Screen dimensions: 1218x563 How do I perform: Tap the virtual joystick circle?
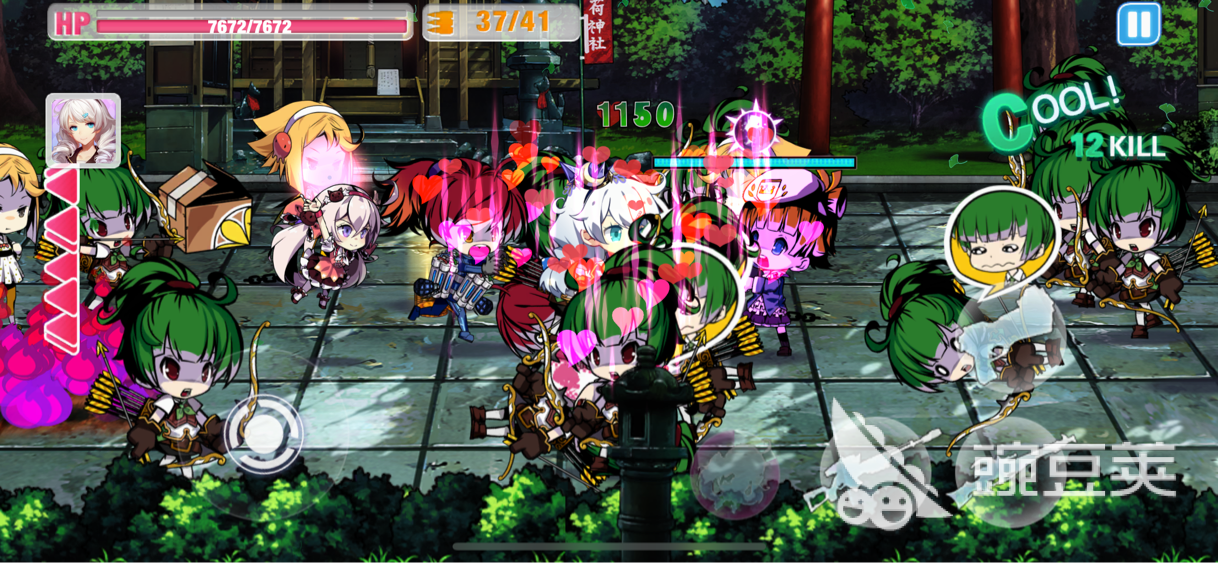pyautogui.click(x=263, y=434)
